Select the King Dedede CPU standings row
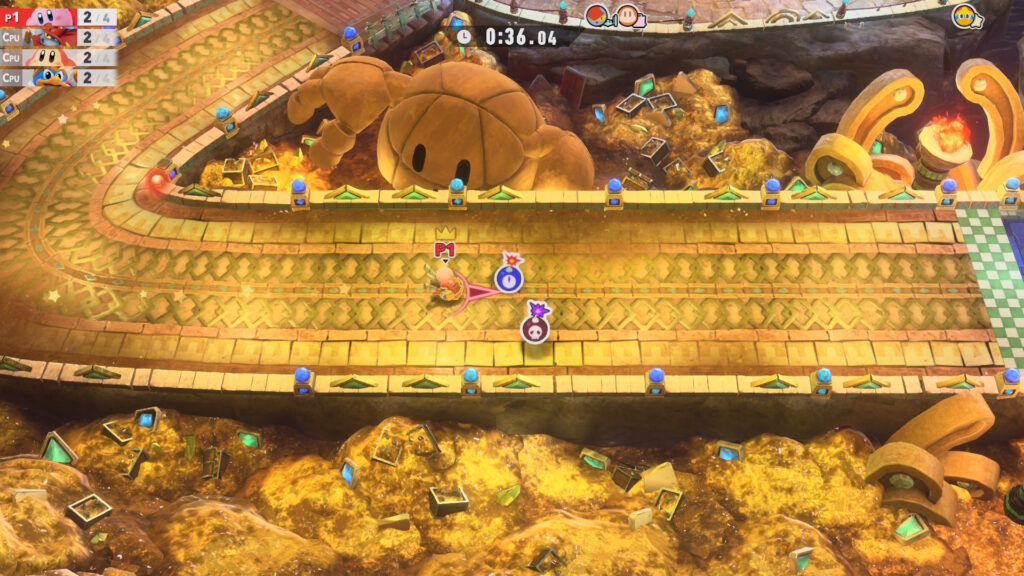Screen dimensions: 1024x576 58,77
